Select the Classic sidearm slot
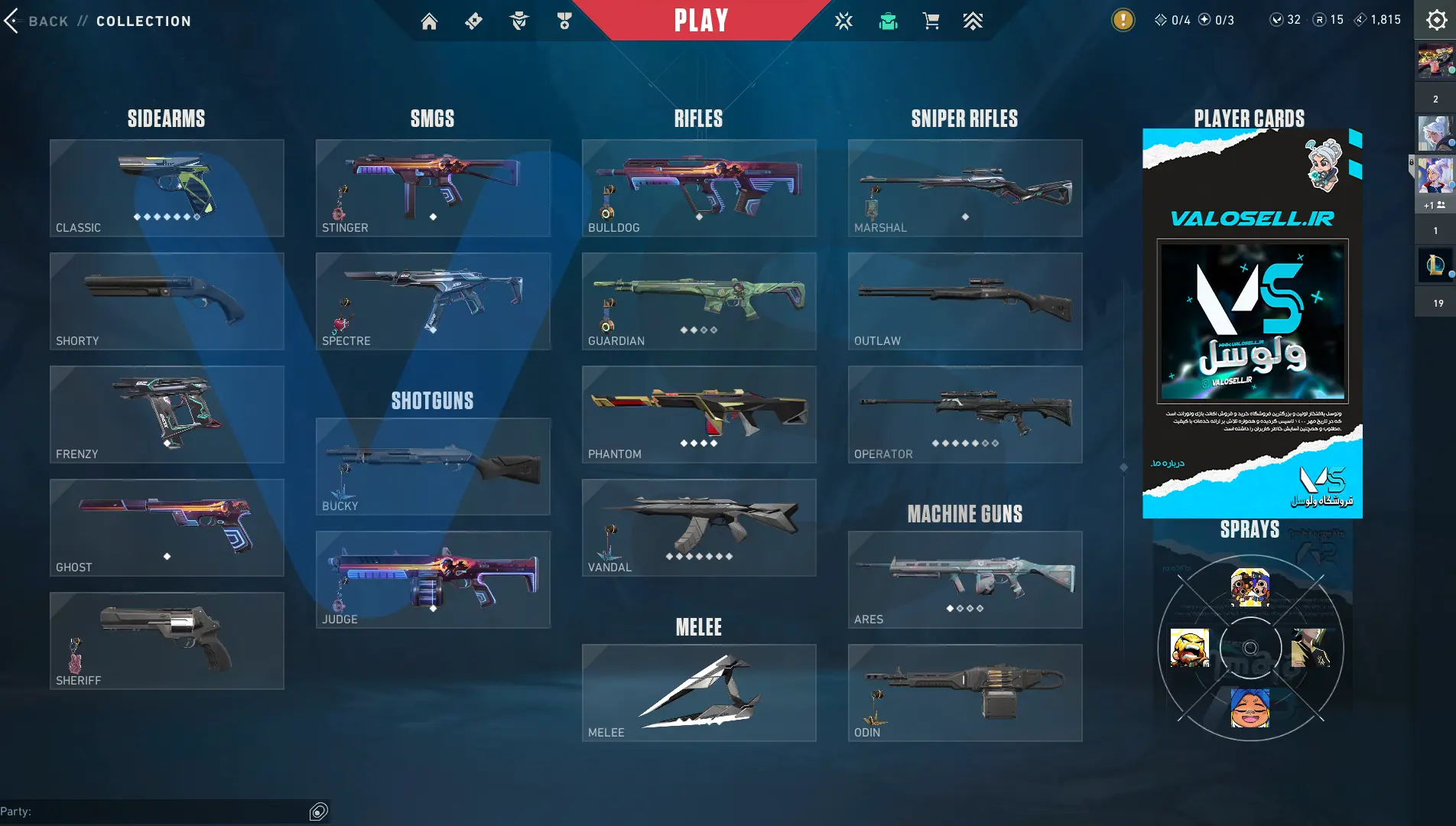 pyautogui.click(x=167, y=188)
